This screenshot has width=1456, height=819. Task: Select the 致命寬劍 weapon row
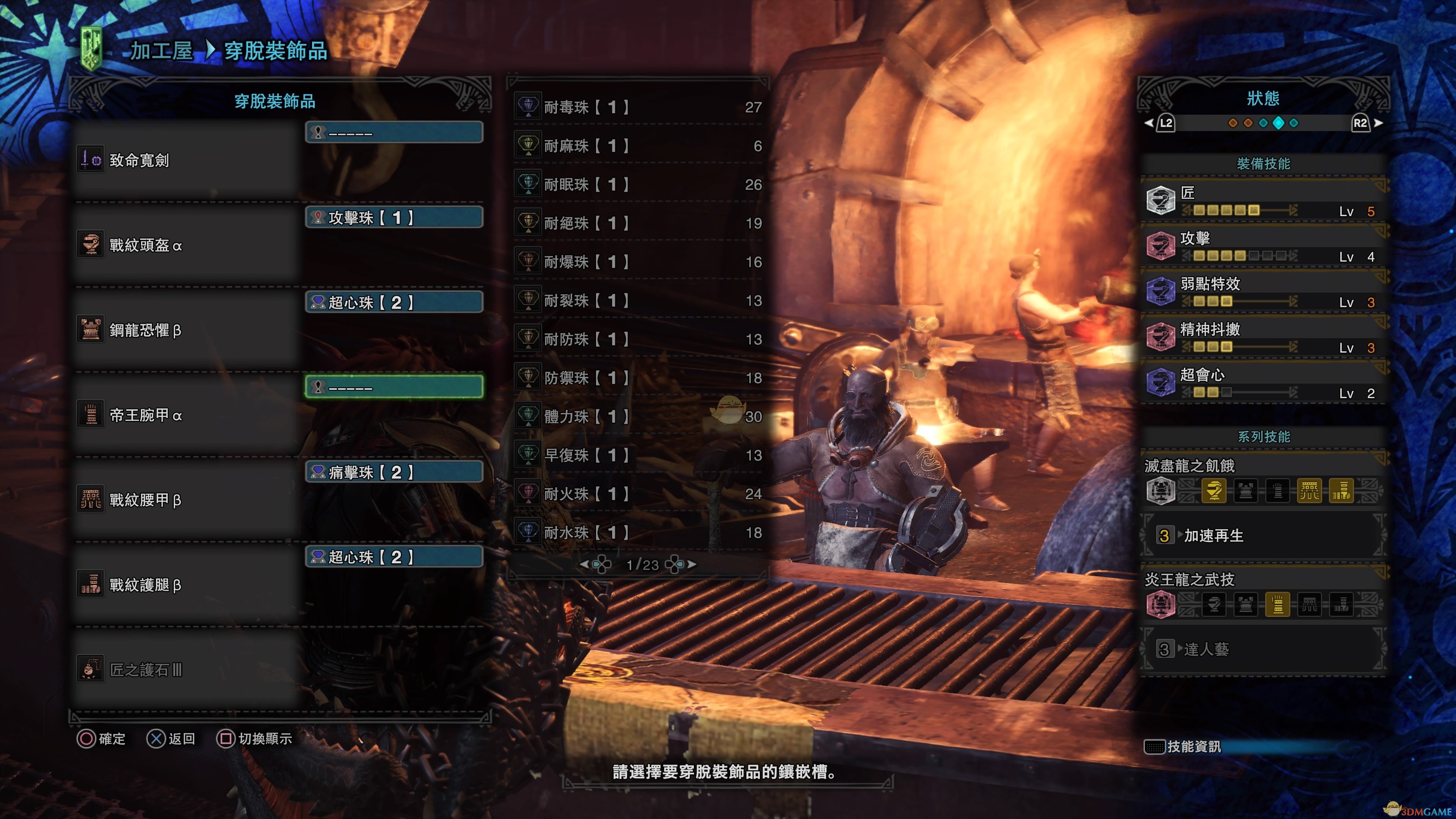coord(187,160)
